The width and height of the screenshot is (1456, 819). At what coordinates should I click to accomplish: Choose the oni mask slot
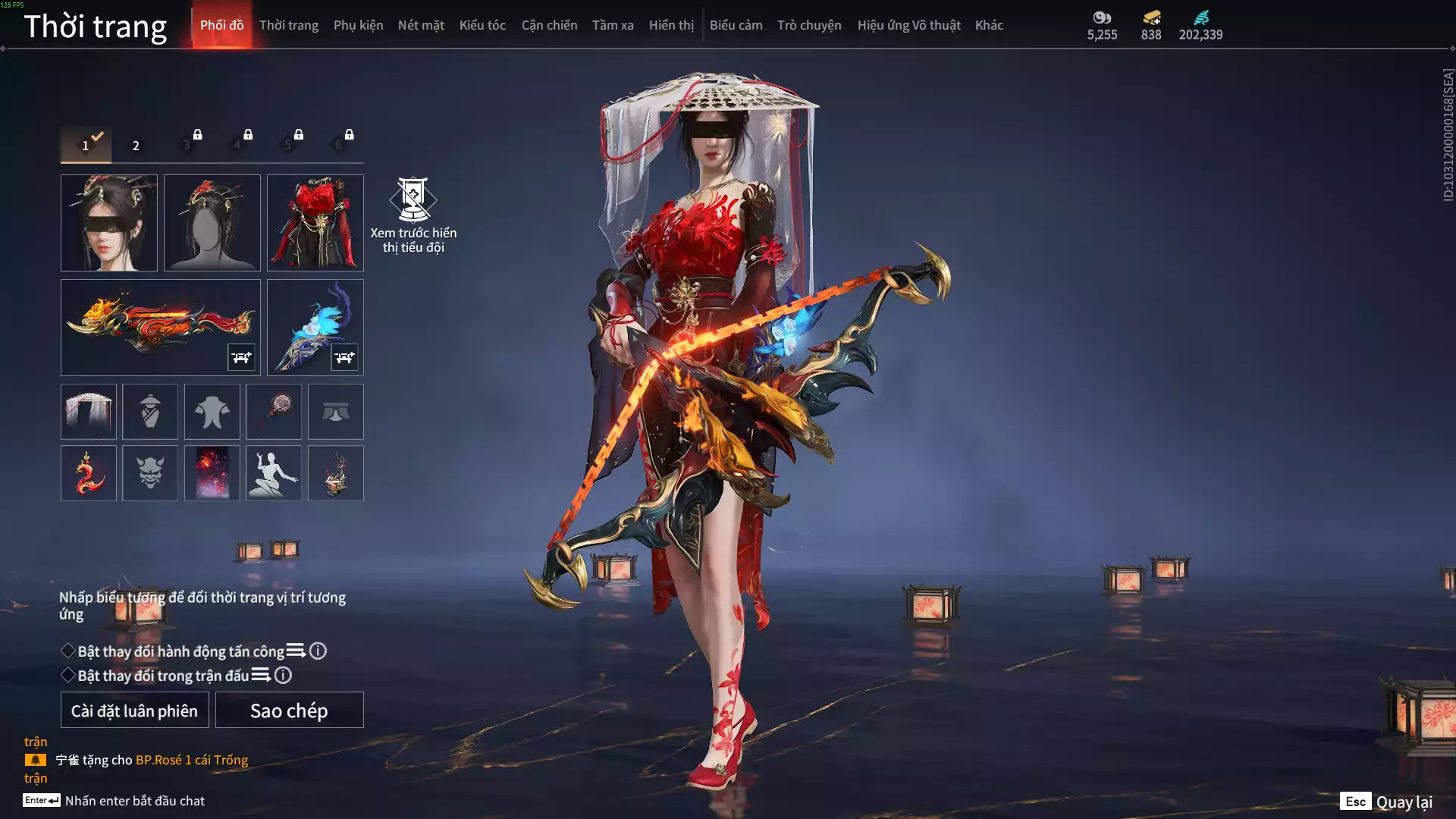[x=150, y=473]
